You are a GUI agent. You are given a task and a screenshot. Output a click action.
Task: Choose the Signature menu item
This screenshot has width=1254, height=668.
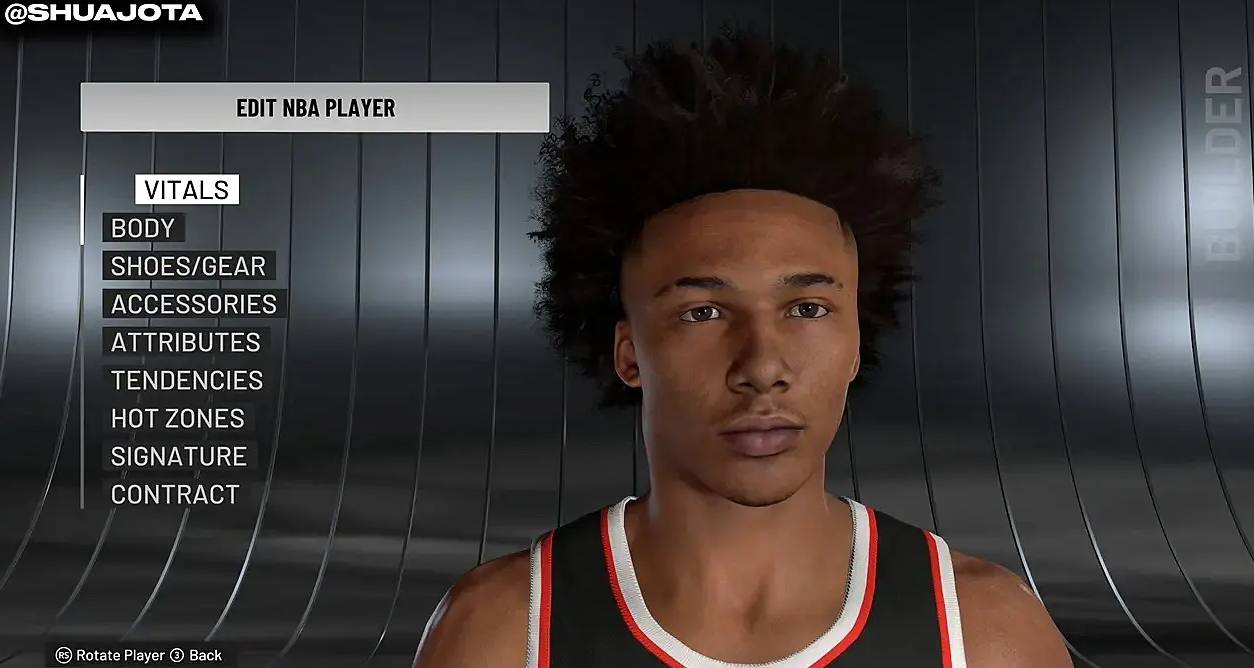[179, 456]
